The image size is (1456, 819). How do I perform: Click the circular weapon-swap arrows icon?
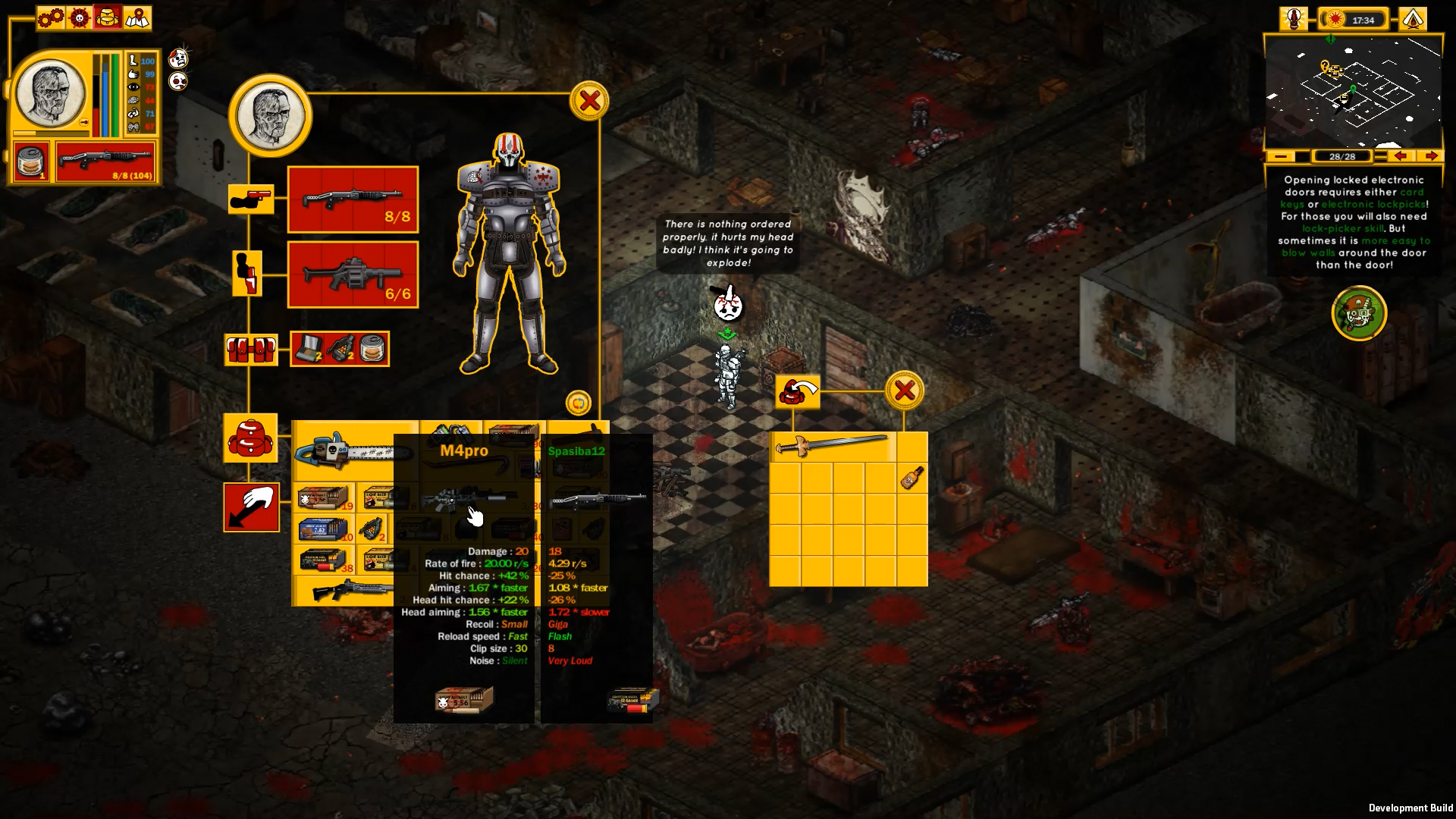tap(580, 403)
